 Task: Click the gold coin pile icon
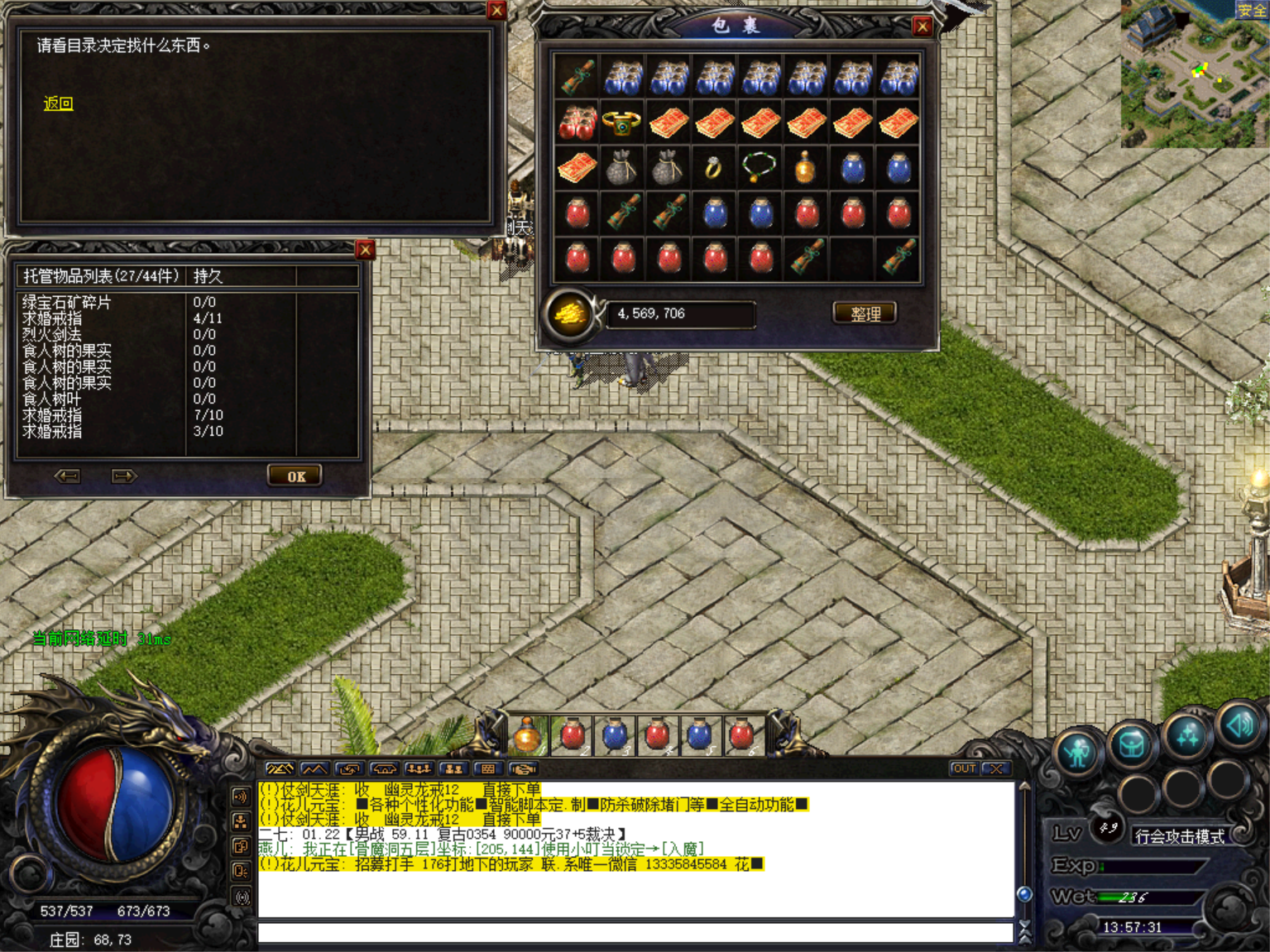[571, 314]
